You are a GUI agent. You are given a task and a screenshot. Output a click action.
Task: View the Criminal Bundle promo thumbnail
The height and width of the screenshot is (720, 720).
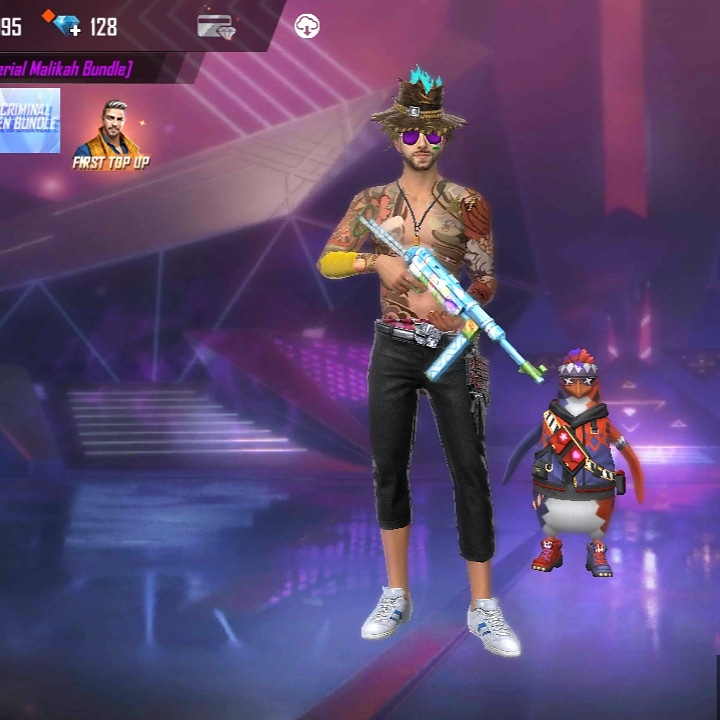[28, 121]
